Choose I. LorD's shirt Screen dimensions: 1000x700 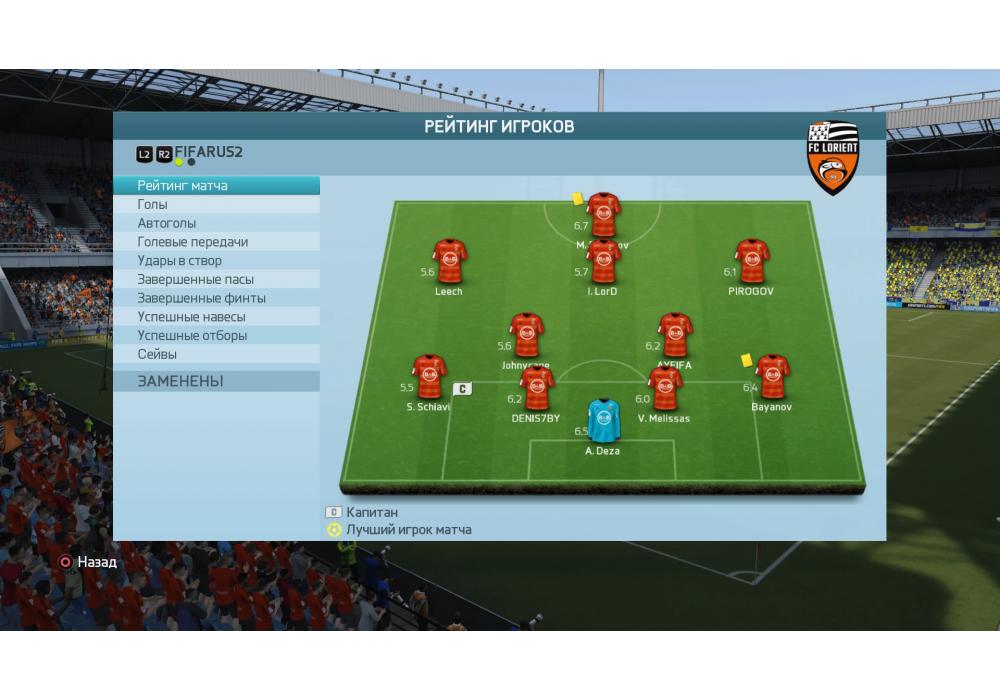pos(603,262)
